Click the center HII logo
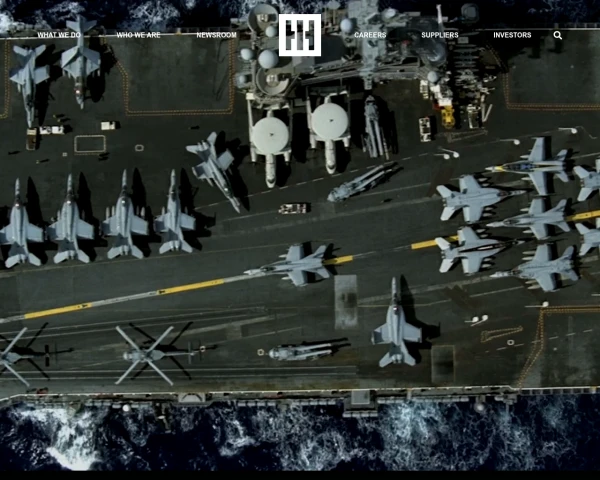 (x=300, y=35)
